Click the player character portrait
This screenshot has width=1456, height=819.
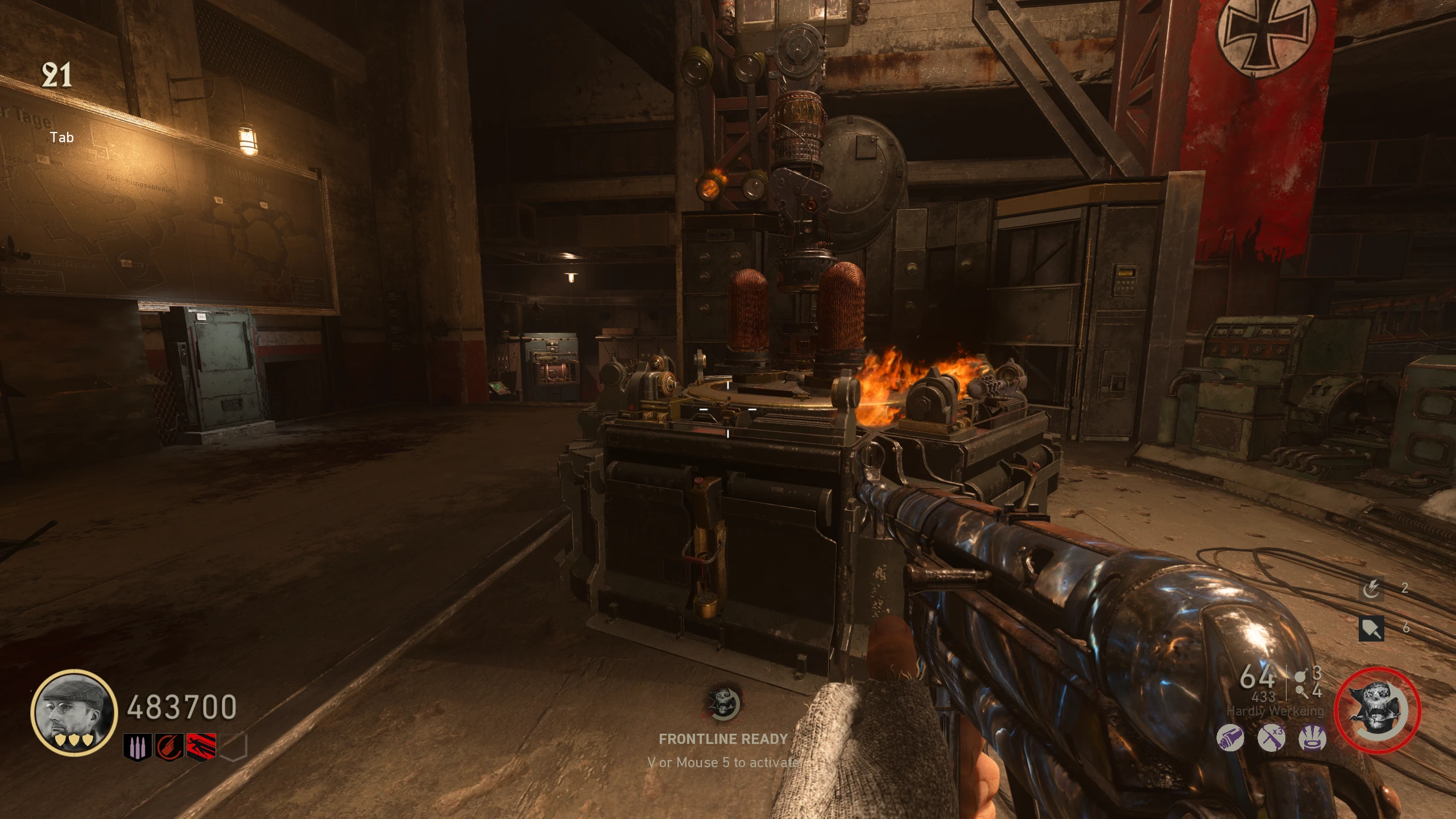point(74,713)
